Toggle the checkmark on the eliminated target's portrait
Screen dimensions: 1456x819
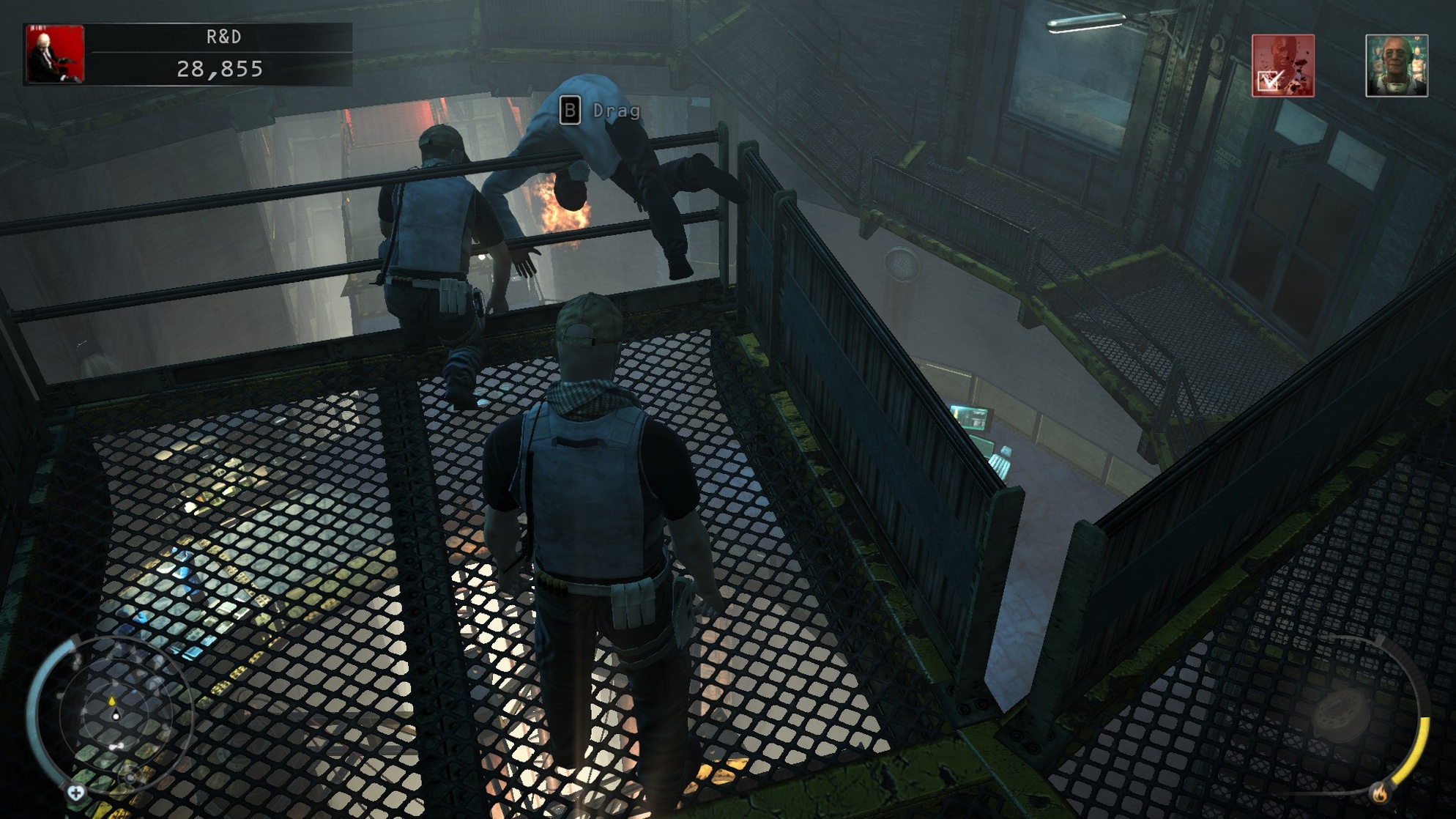(1269, 81)
